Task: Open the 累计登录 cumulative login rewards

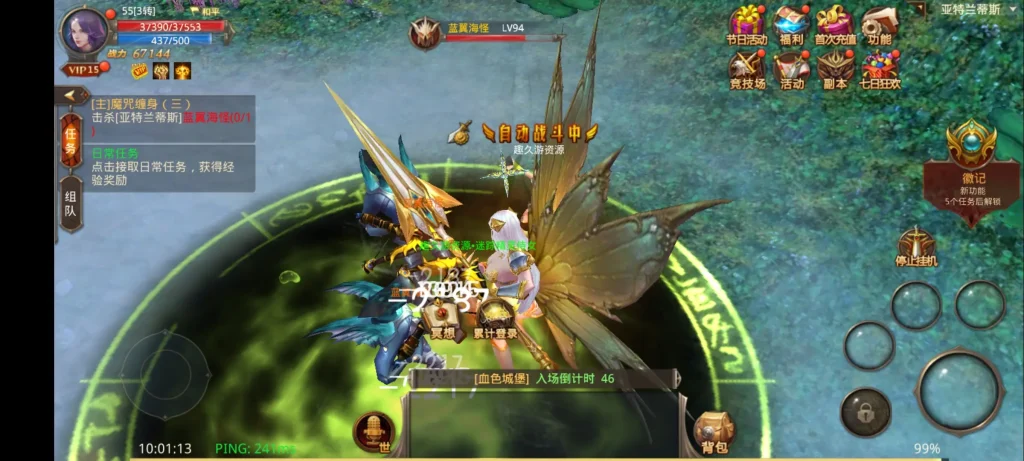Action: [x=494, y=318]
